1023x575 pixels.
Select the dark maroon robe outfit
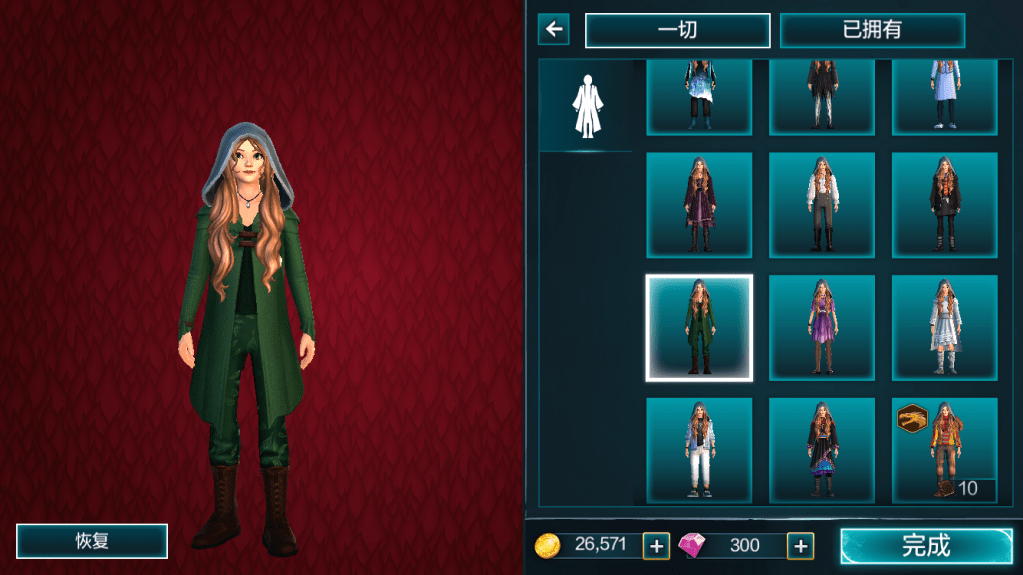coord(699,205)
